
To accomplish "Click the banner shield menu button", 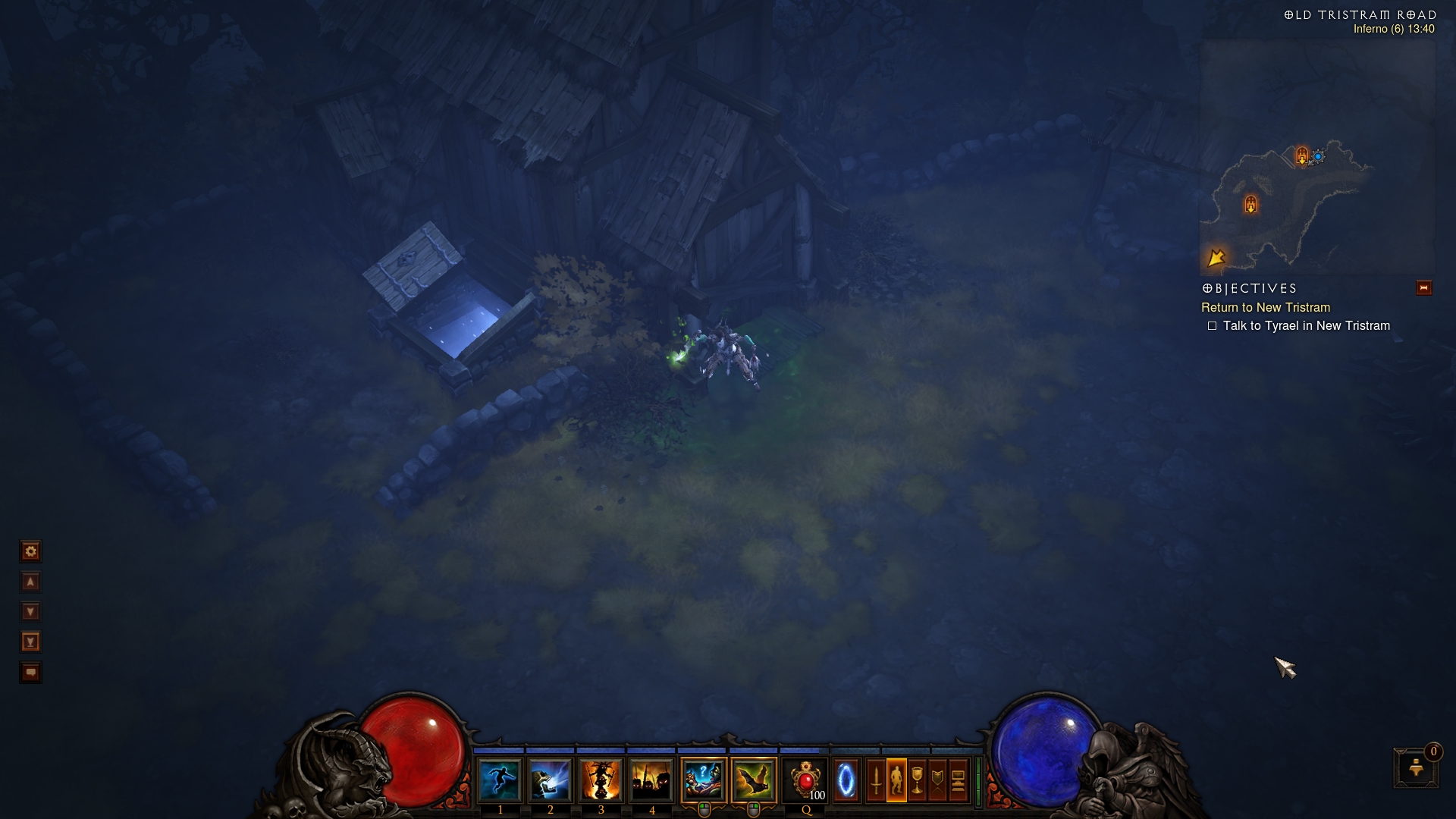I will pos(937,780).
